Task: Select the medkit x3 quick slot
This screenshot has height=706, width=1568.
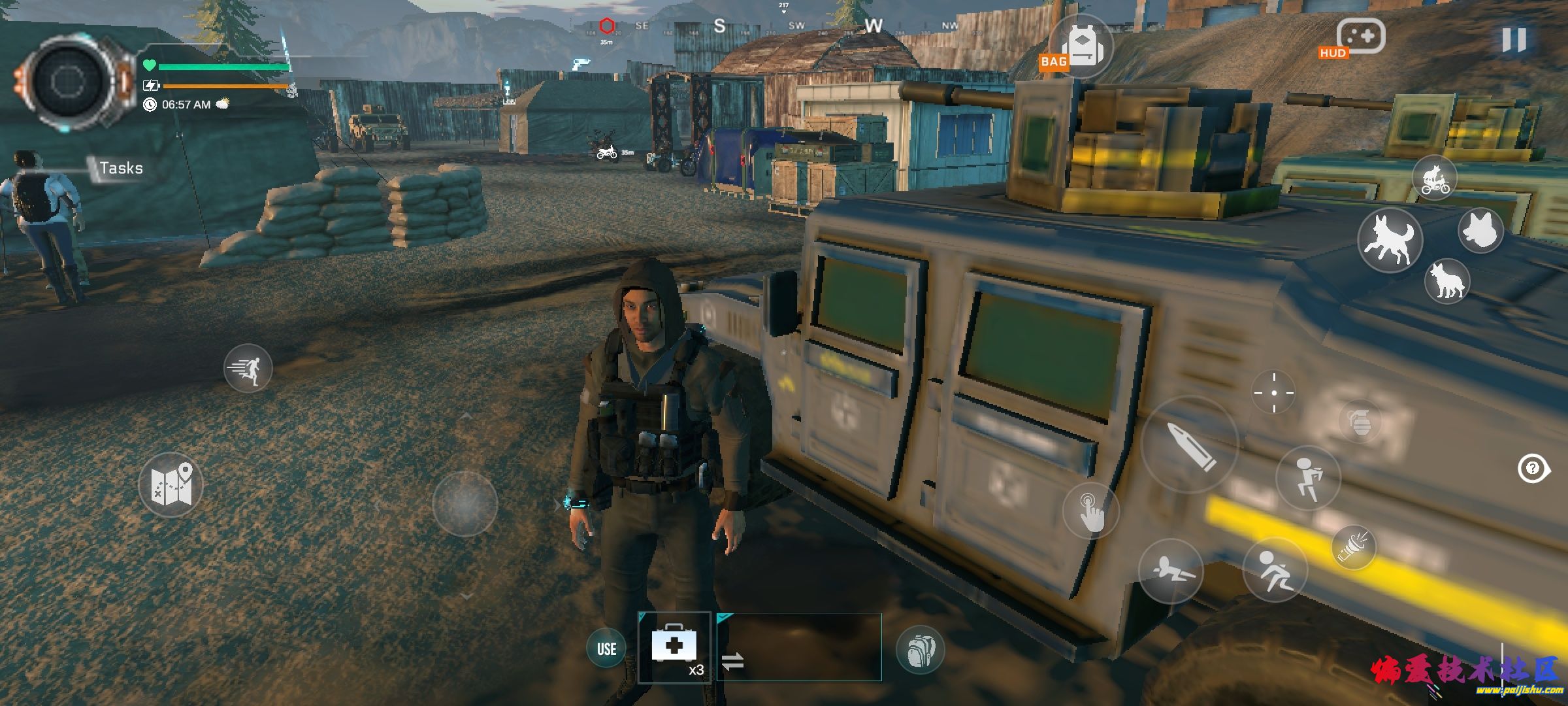Action: 674,647
